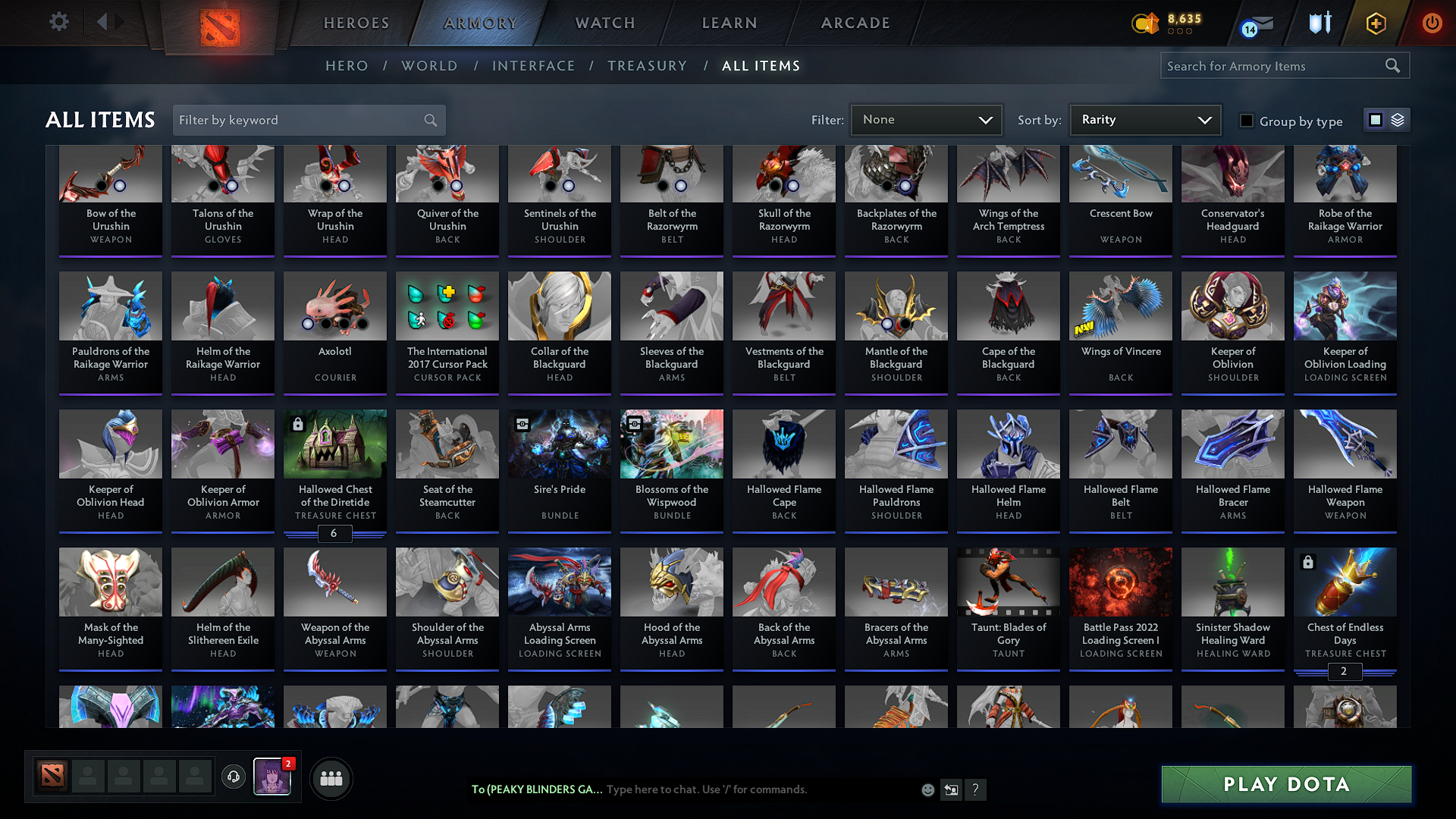This screenshot has height=819, width=1456.
Task: Open the emoji picker in chat bar
Action: point(927,789)
